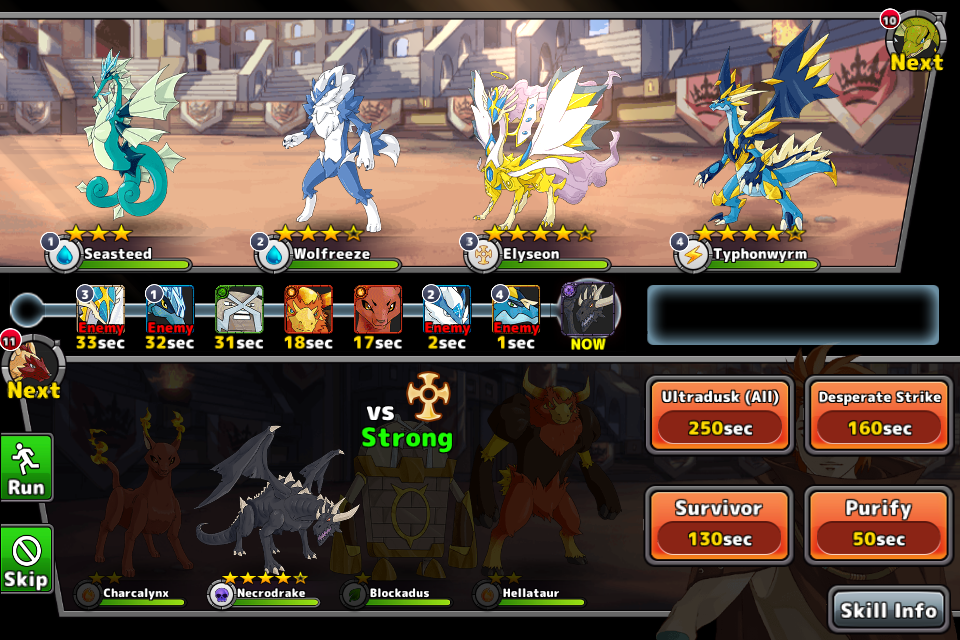
Task: Skip this turn
Action: point(26,559)
